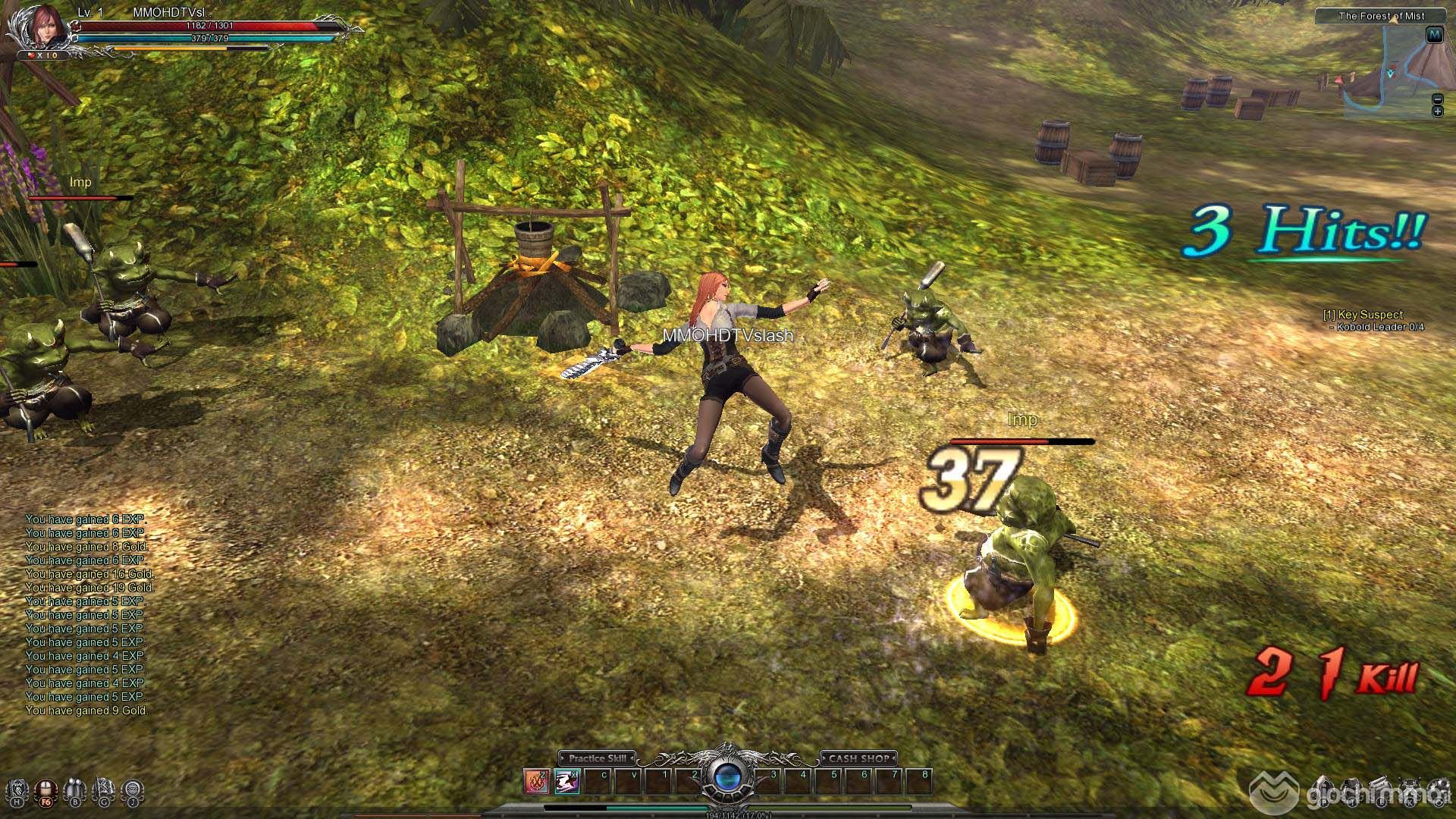Select the Imp target name plate
The height and width of the screenshot is (819, 1456).
coord(1022,420)
